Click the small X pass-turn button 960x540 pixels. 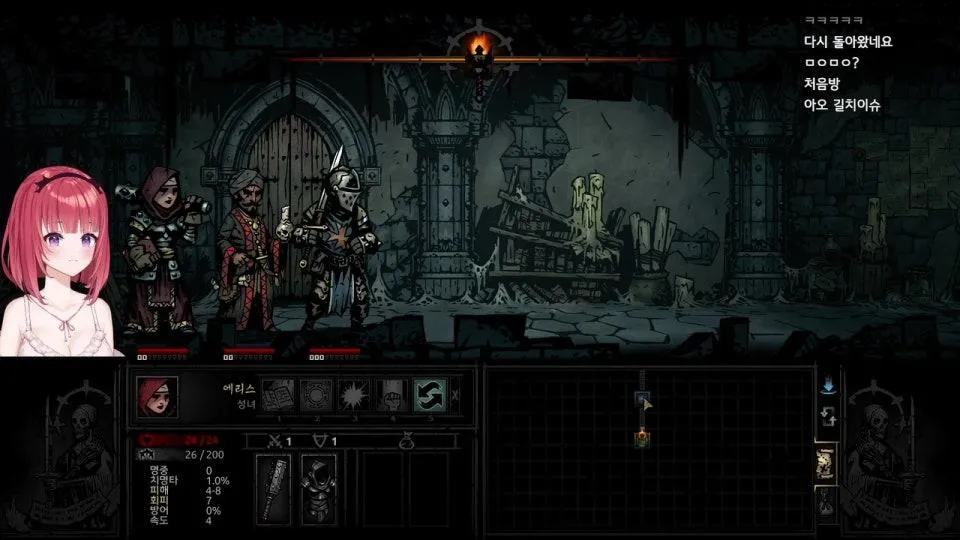[x=455, y=395]
